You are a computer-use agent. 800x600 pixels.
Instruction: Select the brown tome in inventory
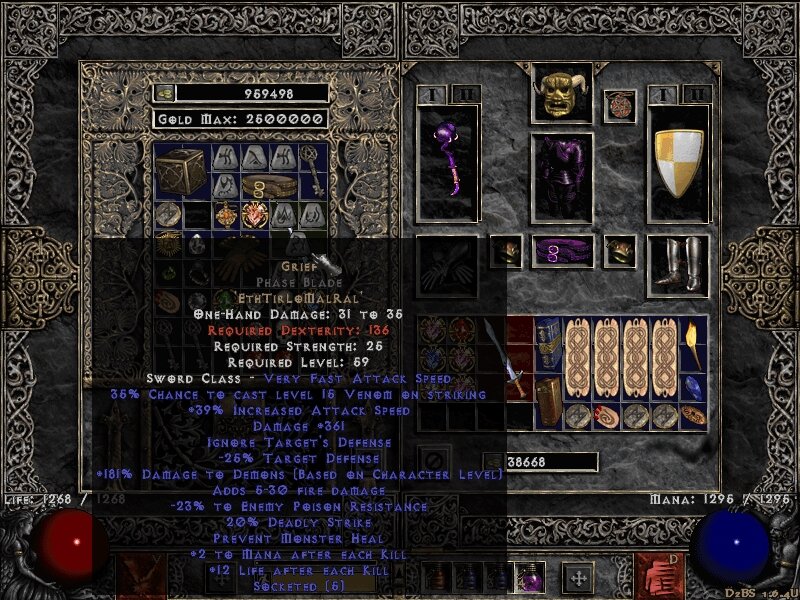click(x=547, y=402)
